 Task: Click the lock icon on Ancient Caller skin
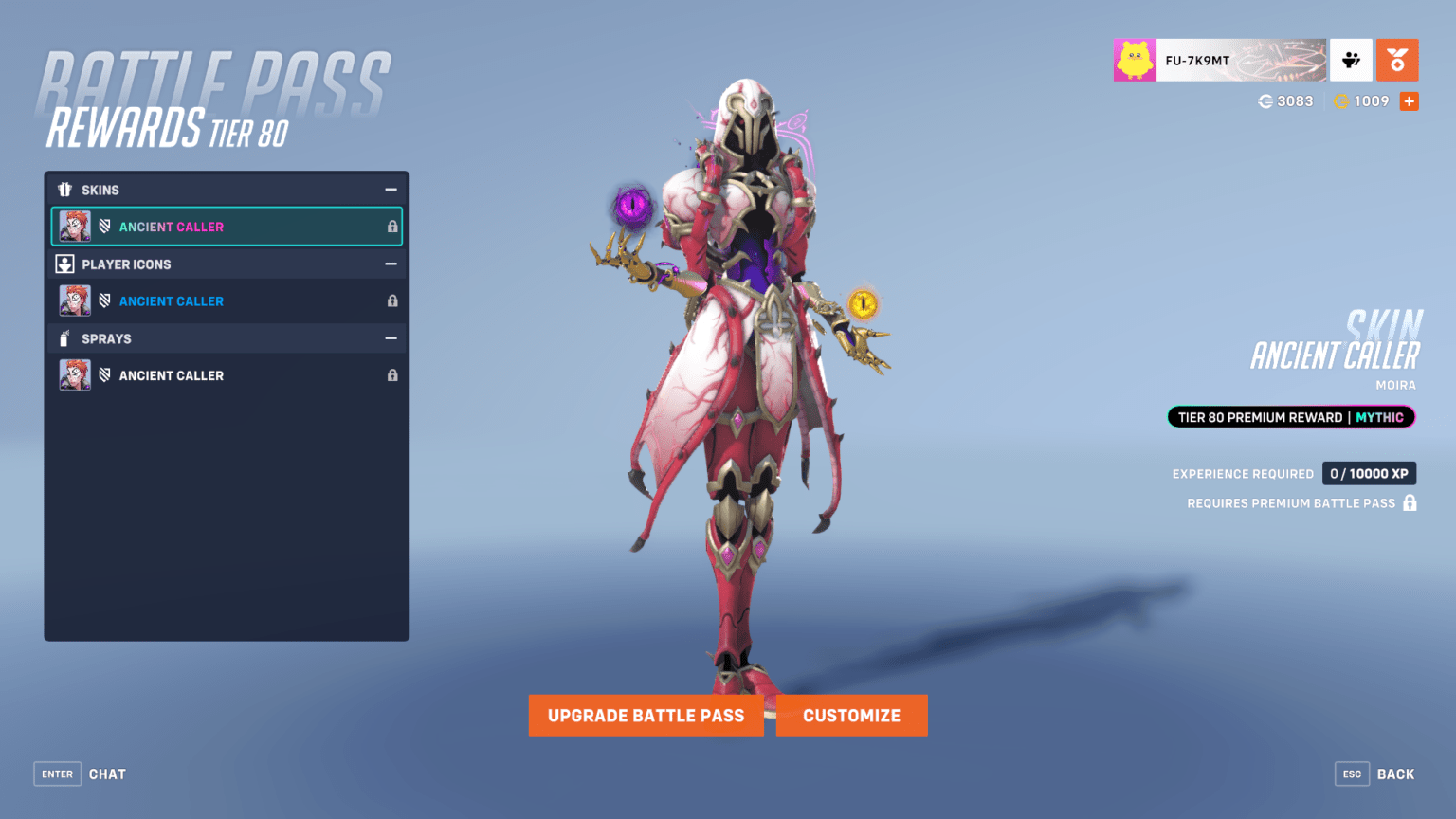click(x=392, y=227)
